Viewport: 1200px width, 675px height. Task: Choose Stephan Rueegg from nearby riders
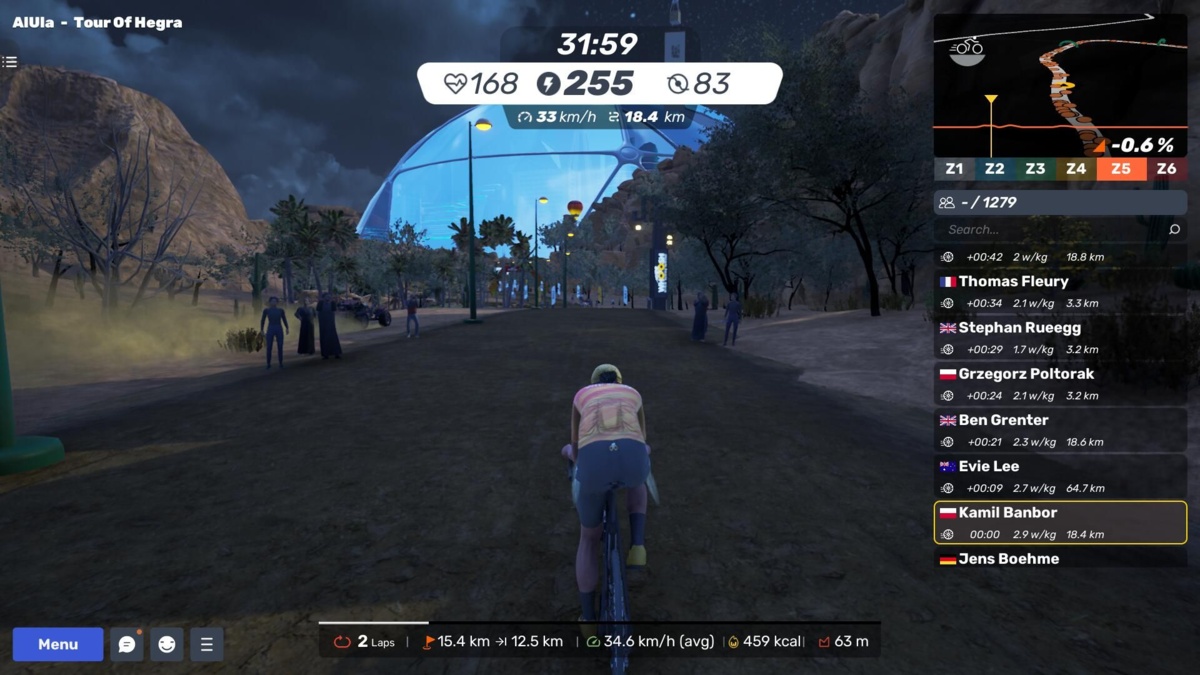point(1060,337)
